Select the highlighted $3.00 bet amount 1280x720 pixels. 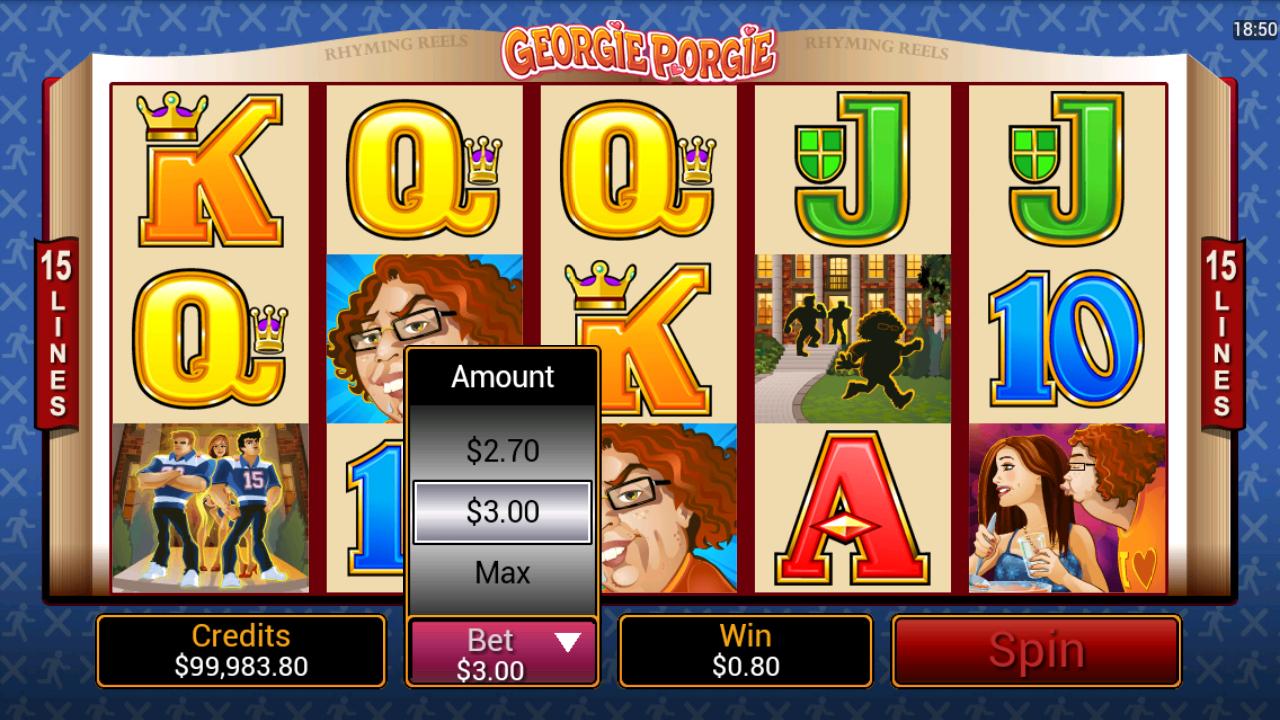pyautogui.click(x=501, y=511)
